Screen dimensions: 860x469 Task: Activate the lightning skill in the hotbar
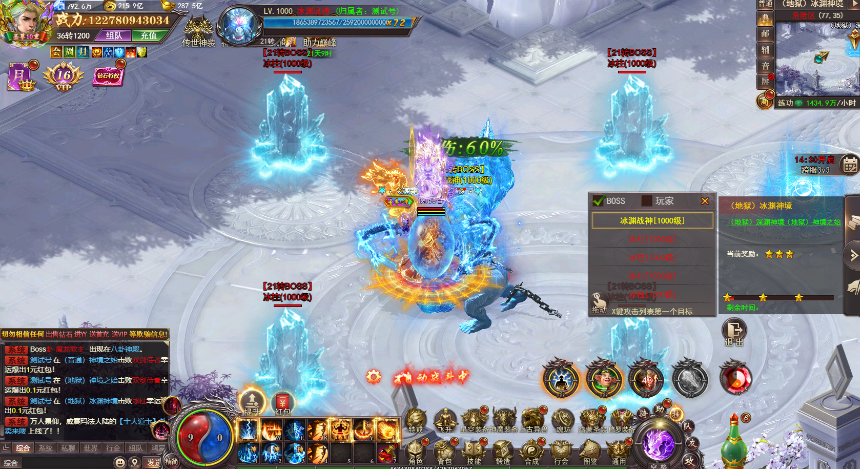pos(248,430)
